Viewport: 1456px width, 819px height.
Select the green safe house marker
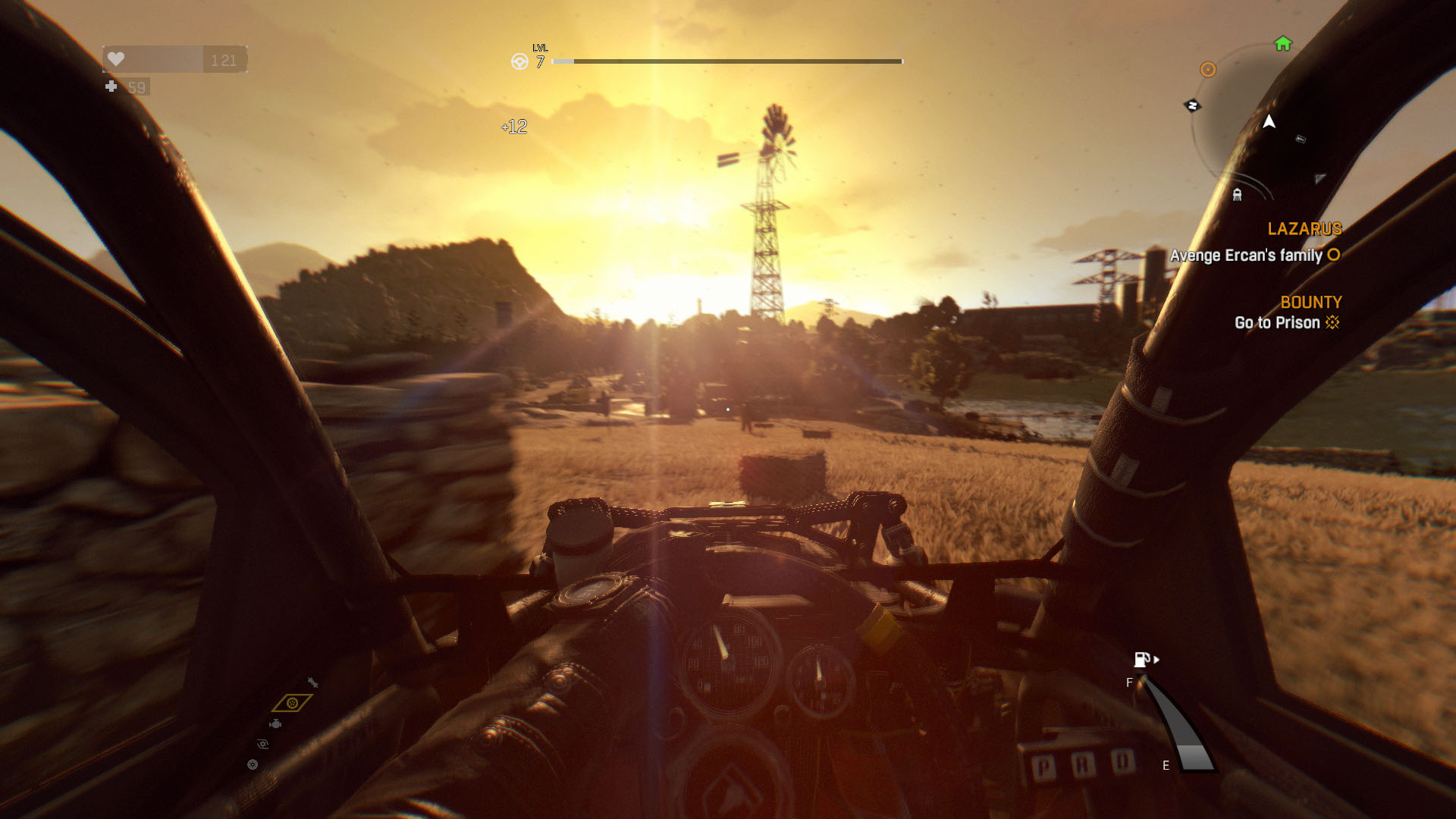tap(1283, 44)
